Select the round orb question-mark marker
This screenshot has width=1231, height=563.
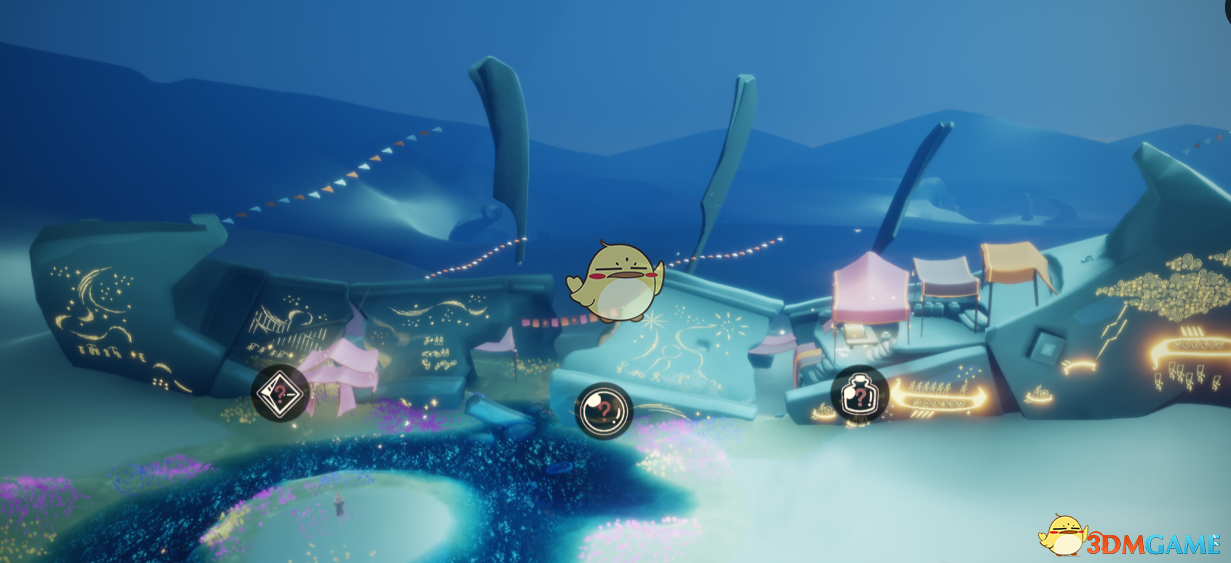pyautogui.click(x=603, y=409)
